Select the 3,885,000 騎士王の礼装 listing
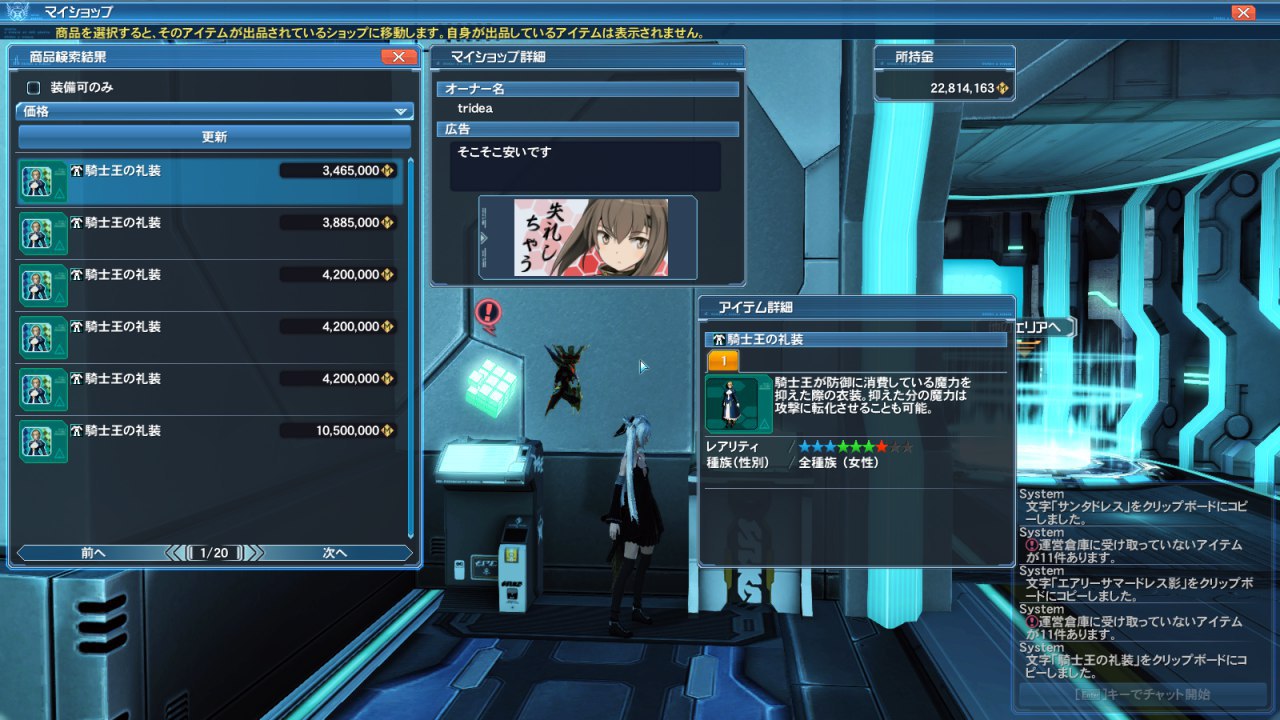Screen dimensions: 1280x720 pos(210,233)
